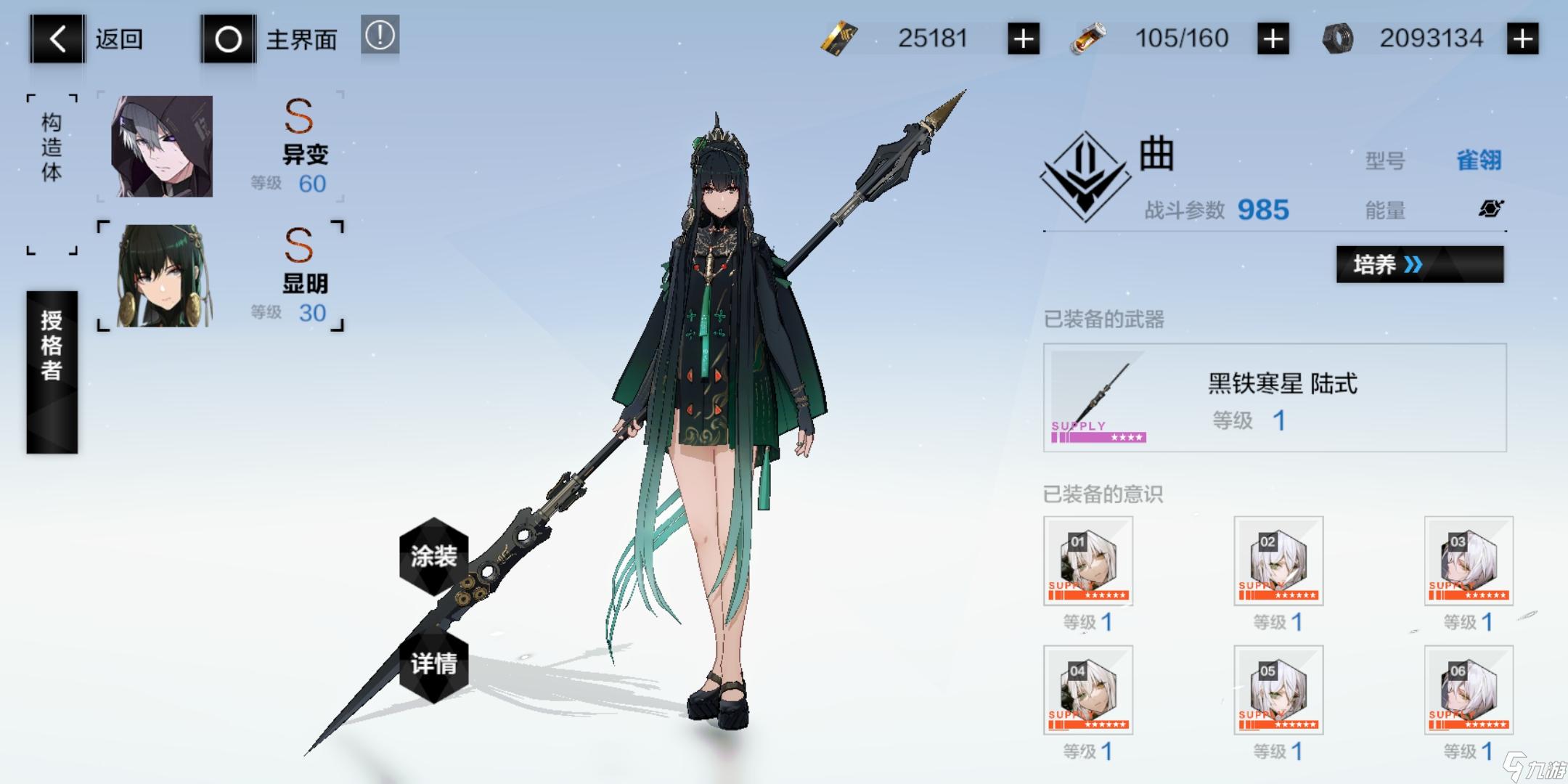Image resolution: width=1568 pixels, height=784 pixels.
Task: Select memory slot 02
Action: pyautogui.click(x=1278, y=561)
